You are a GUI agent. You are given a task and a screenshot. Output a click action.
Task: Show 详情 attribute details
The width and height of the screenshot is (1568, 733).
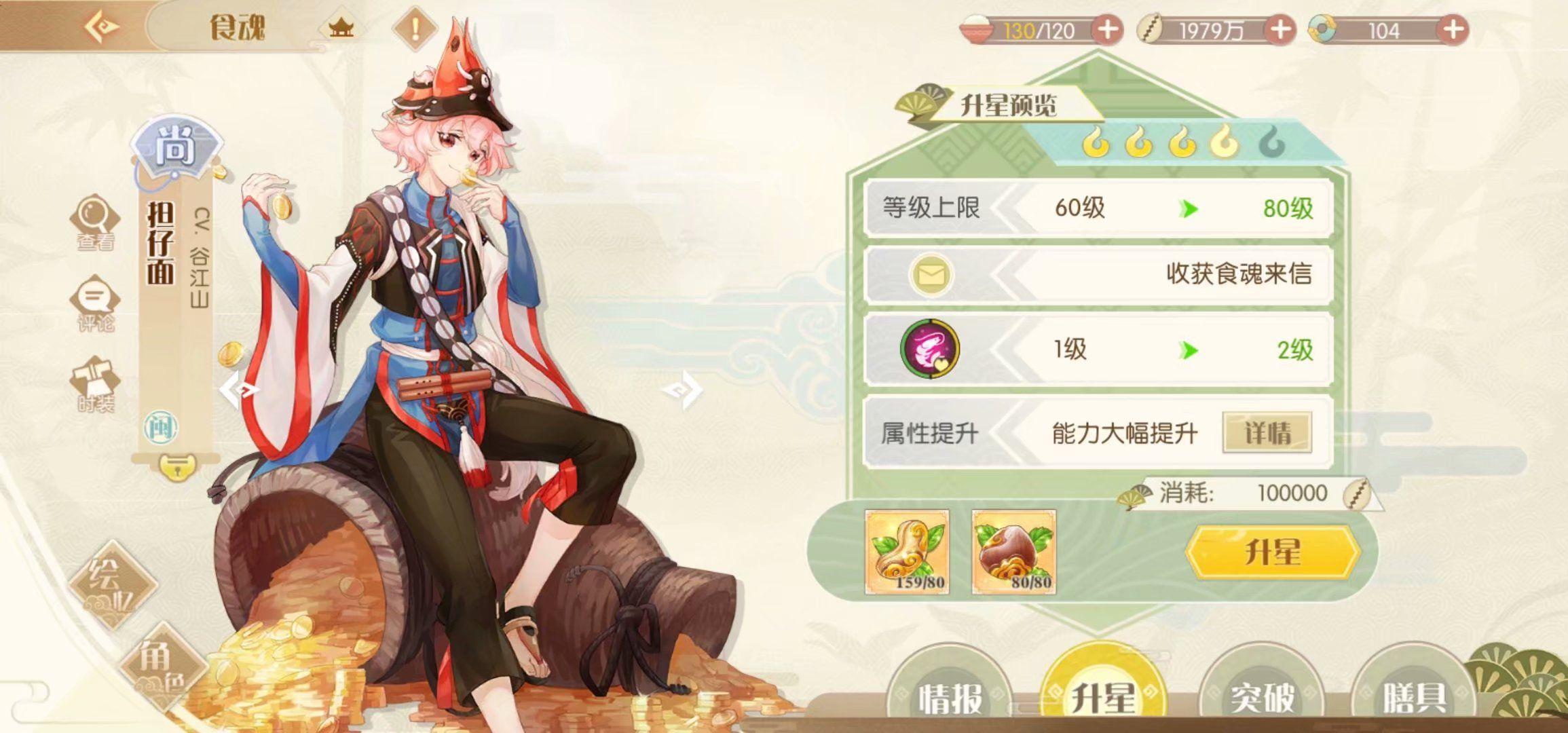point(1267,432)
